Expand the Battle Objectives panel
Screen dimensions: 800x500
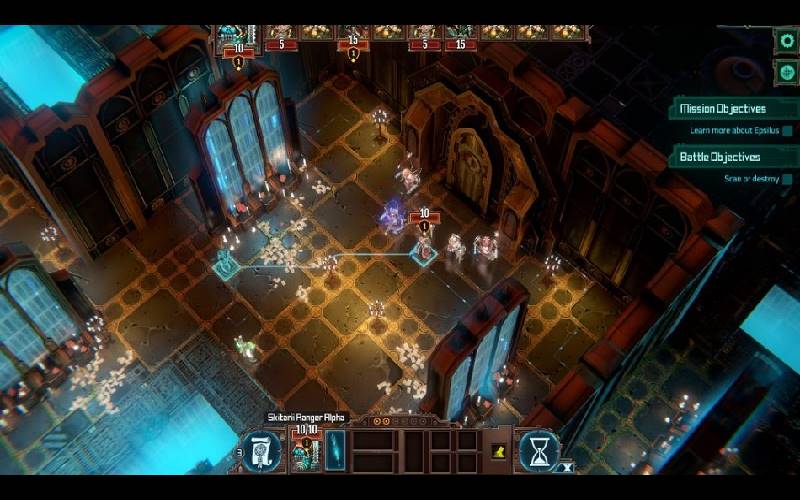[720, 157]
